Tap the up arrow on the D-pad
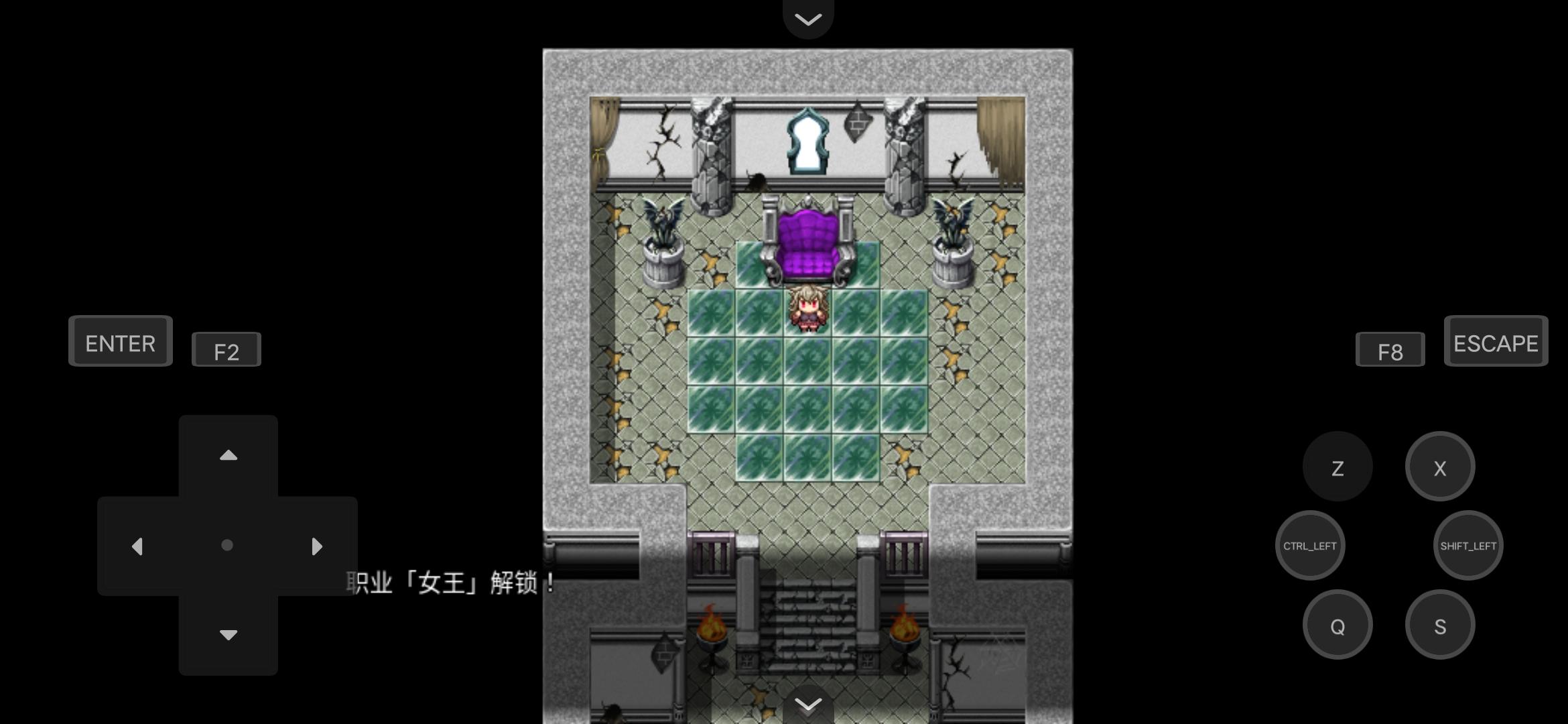1568x724 pixels. click(228, 455)
